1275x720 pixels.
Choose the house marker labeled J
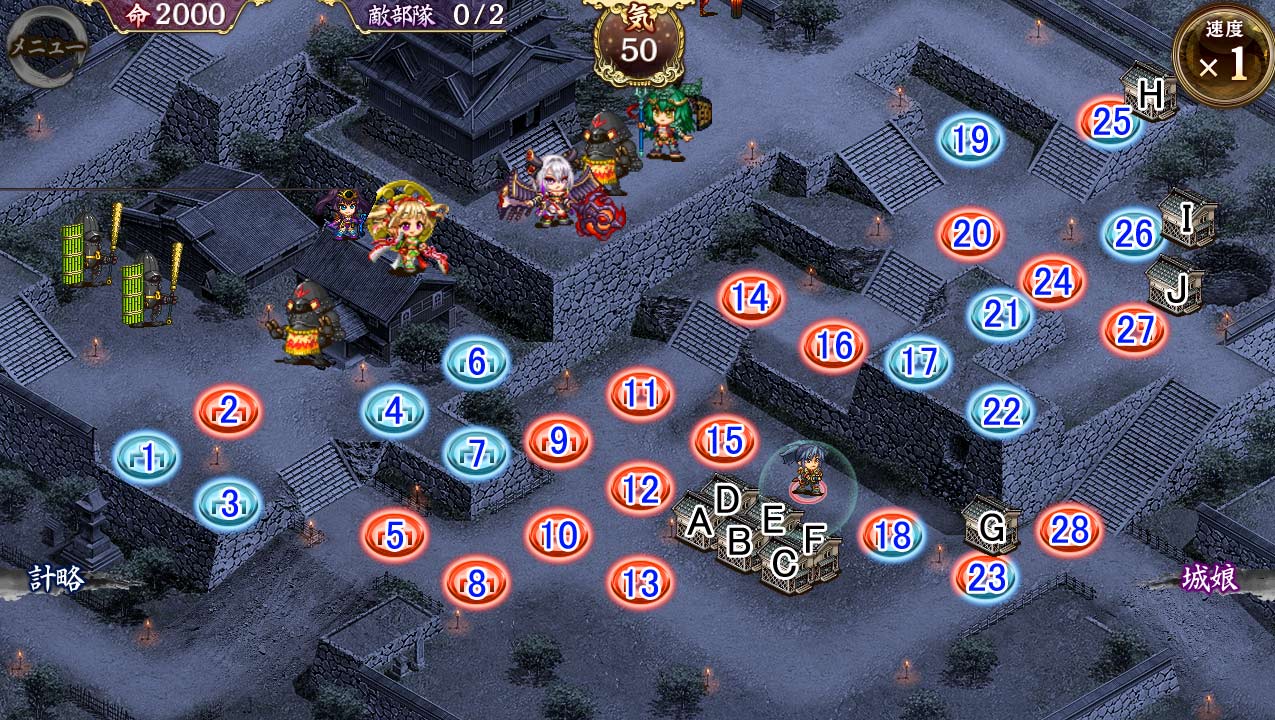(x=1176, y=287)
